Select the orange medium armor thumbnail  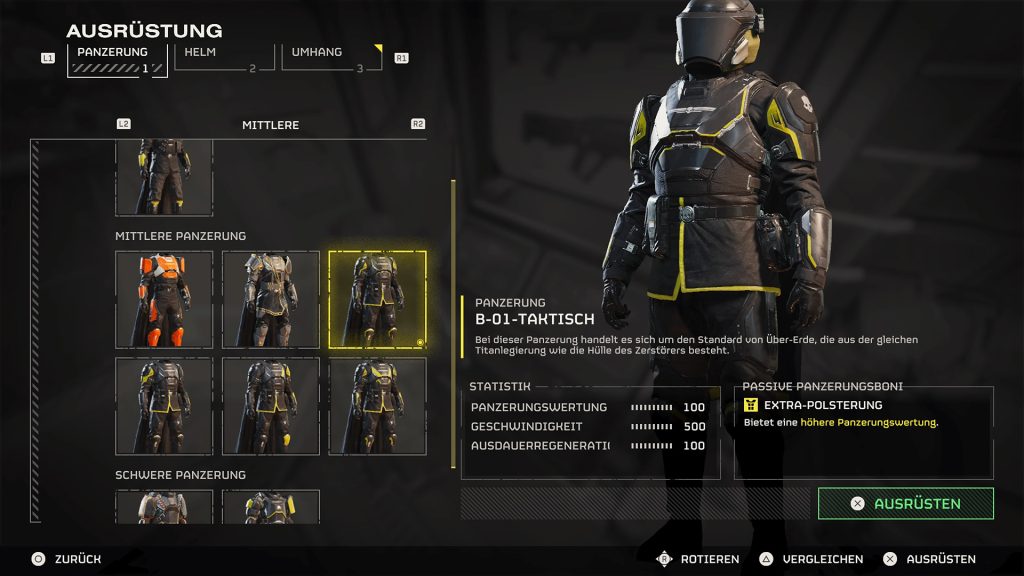(164, 299)
